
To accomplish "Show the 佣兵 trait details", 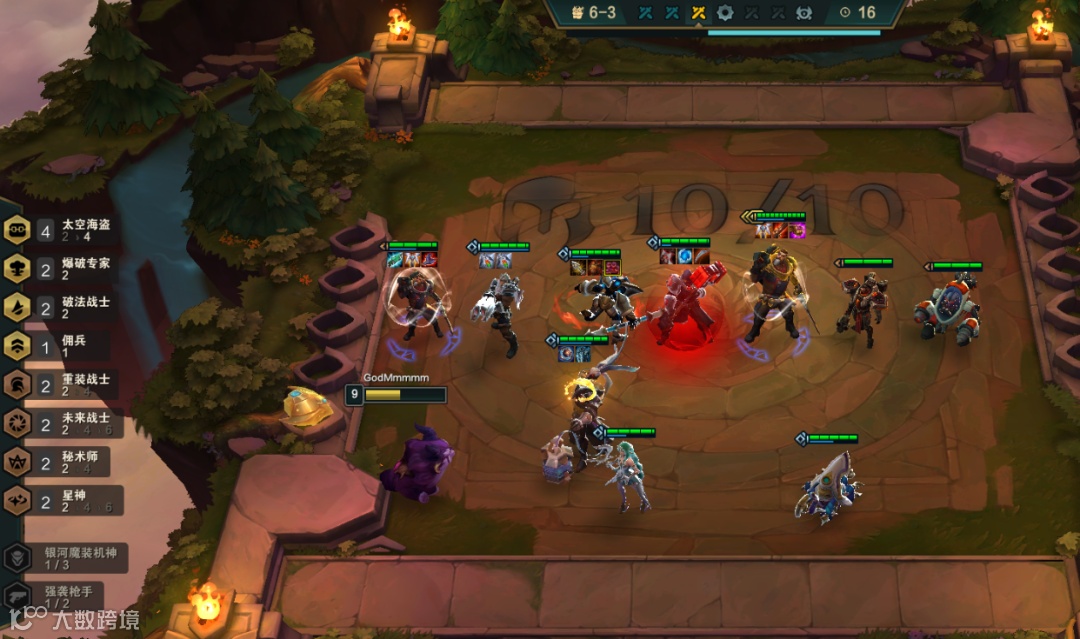I will 62,346.
